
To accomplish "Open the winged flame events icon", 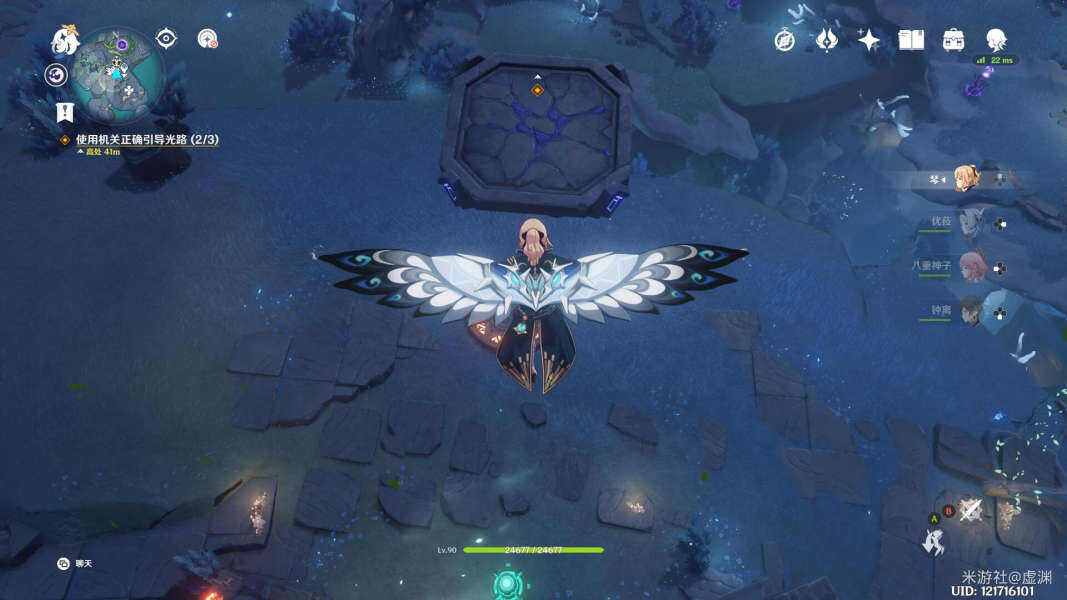I will 827,40.
